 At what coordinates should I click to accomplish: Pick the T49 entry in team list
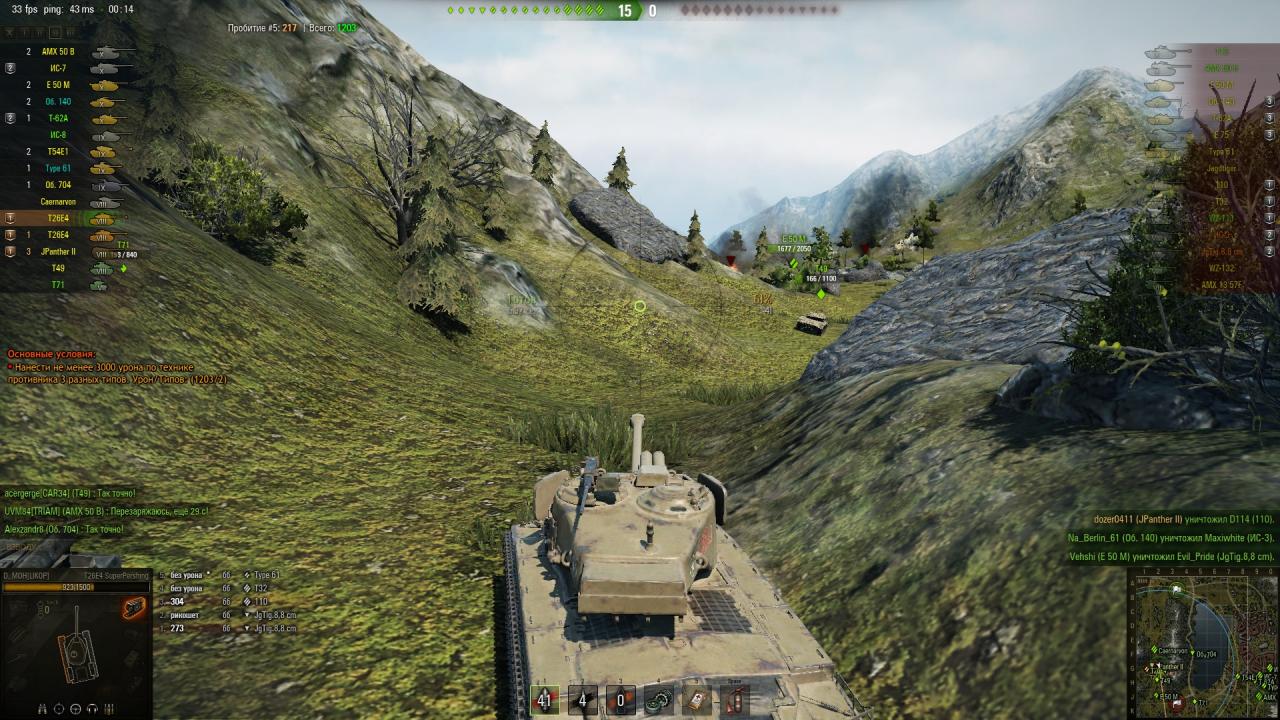[x=62, y=269]
